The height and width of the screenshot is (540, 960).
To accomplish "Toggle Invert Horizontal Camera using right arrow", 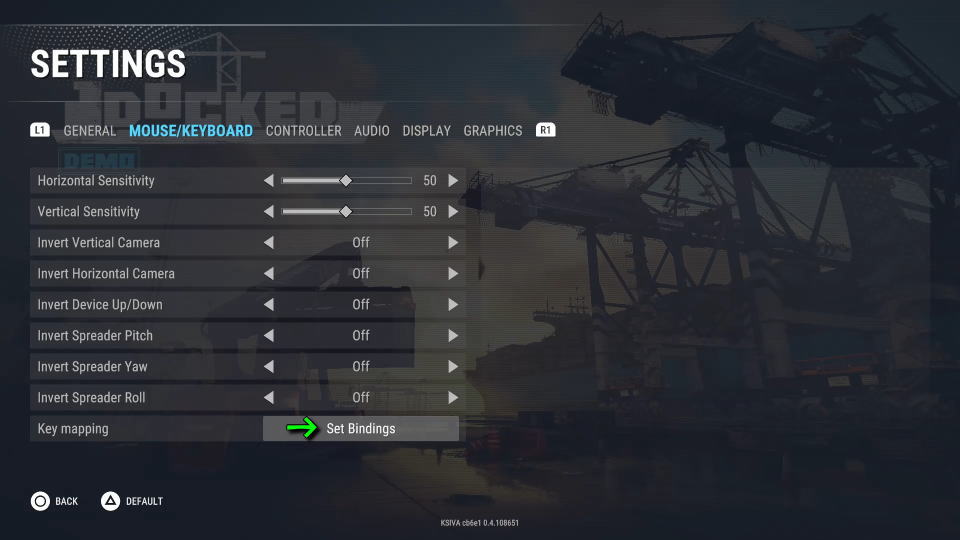I will 453,274.
